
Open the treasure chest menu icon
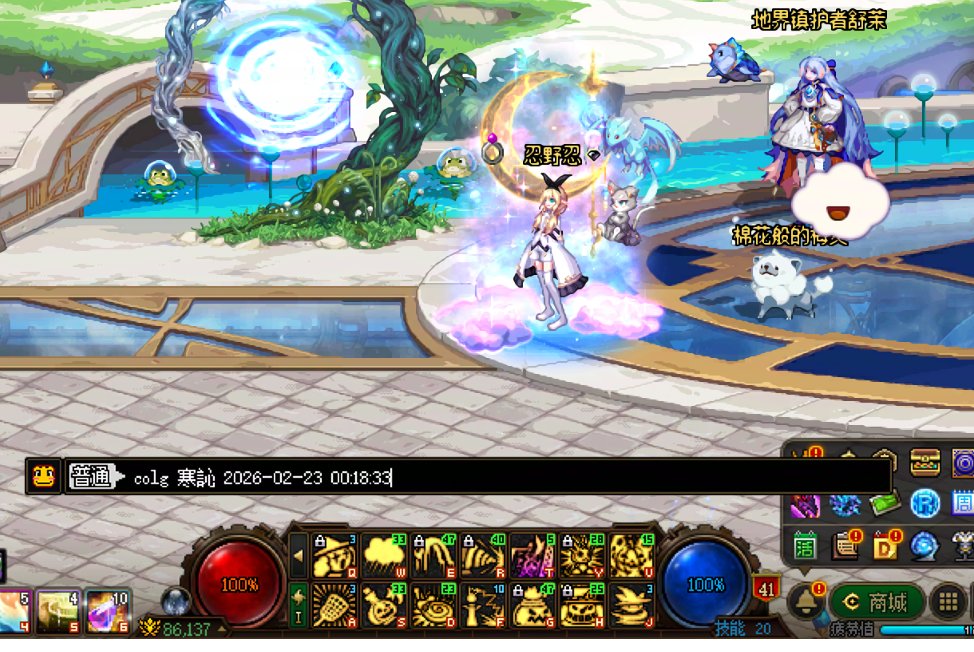tap(924, 463)
